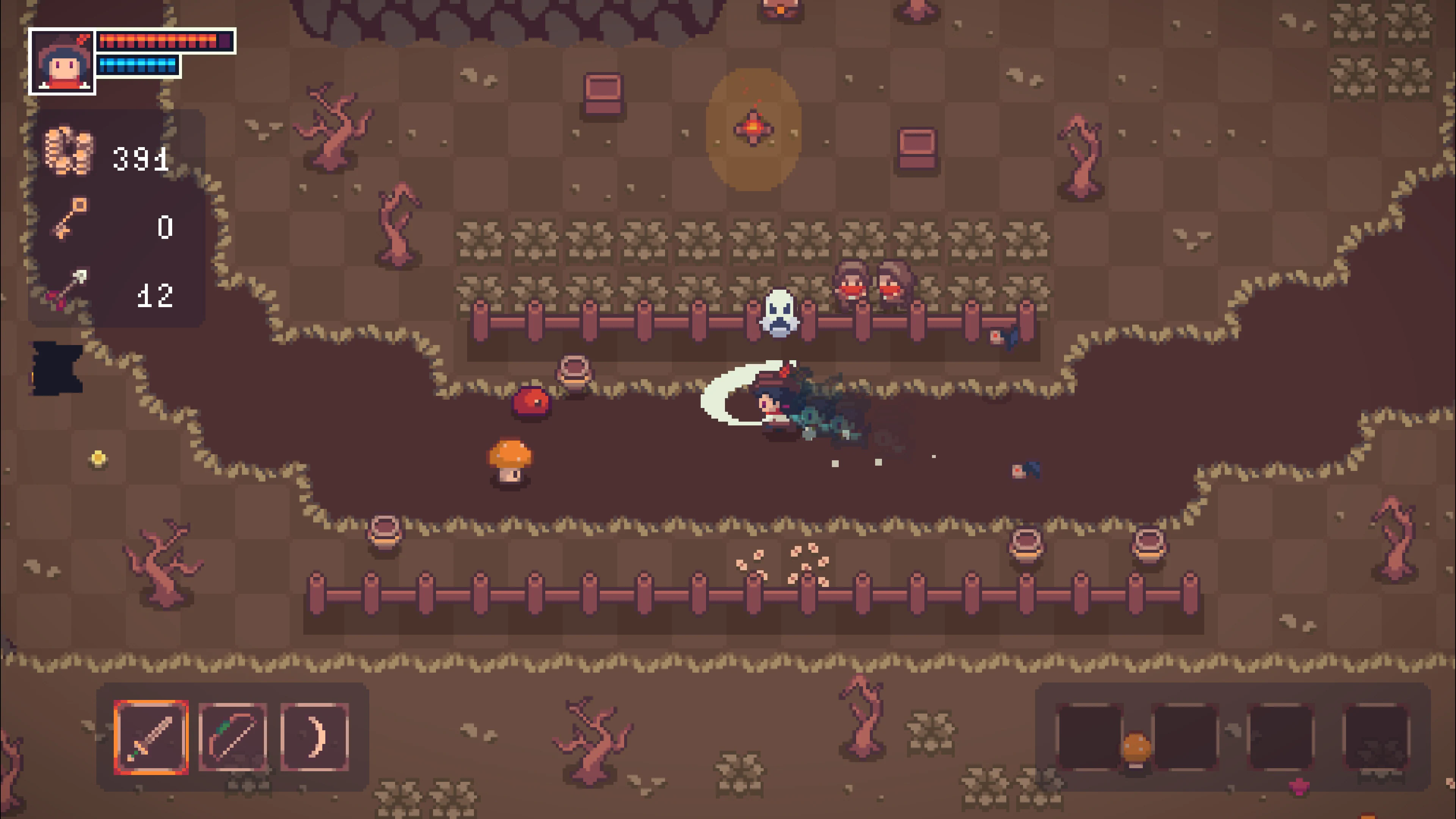Select the crescent weapon slot
This screenshot has width=1456, height=819.
click(x=314, y=737)
